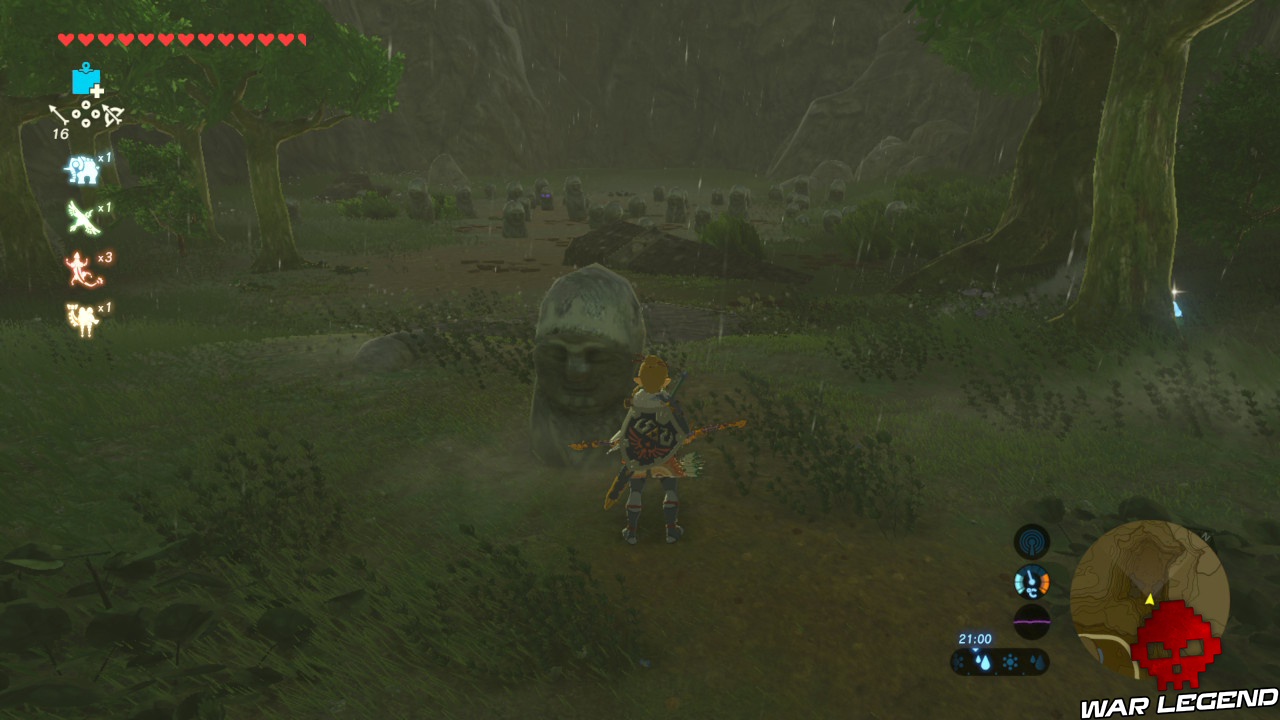
Task: Toggle the purple noise meter indicator
Action: (1032, 620)
